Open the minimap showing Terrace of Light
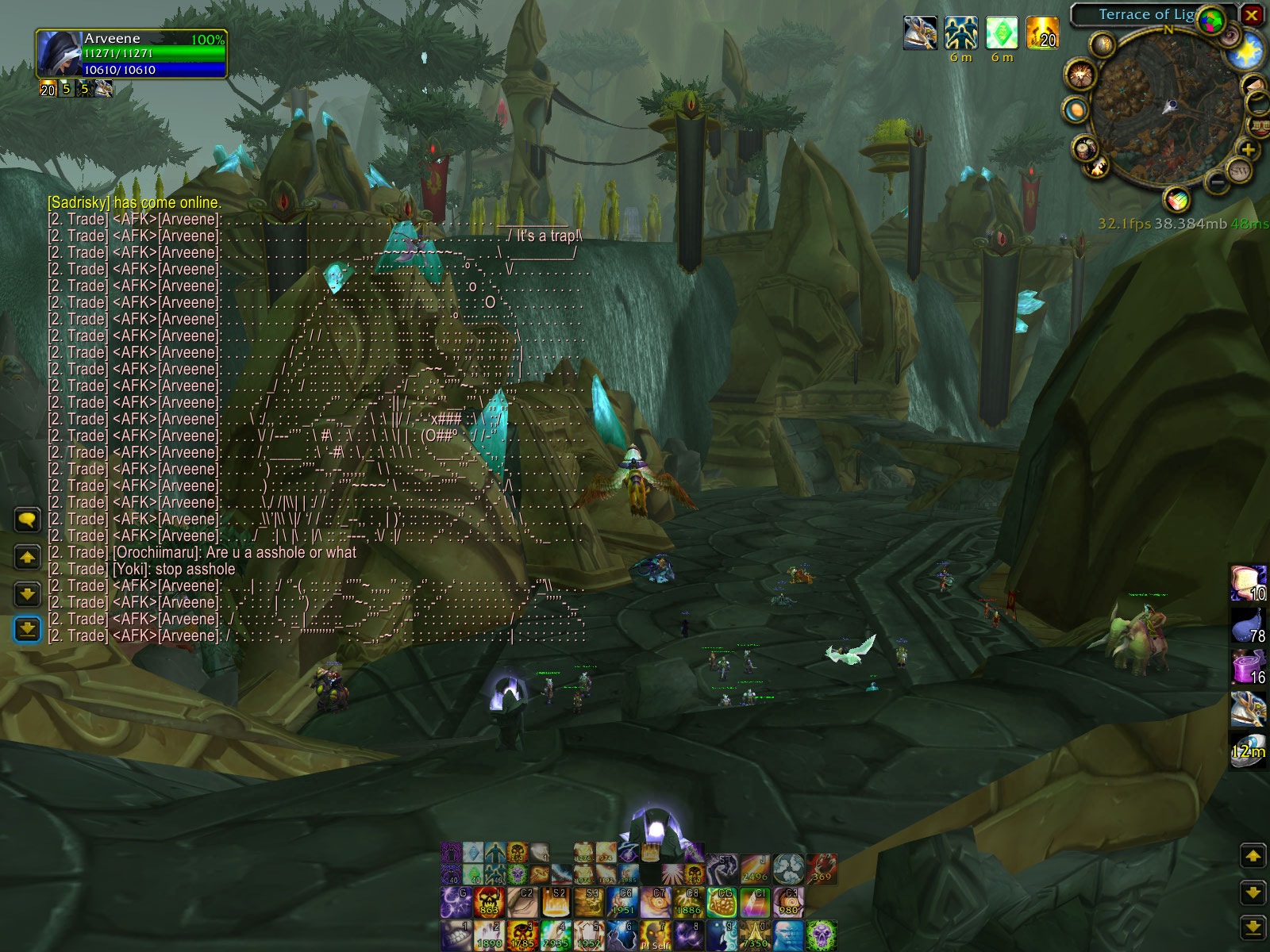The height and width of the screenshot is (952, 1270). pyautogui.click(x=1164, y=109)
